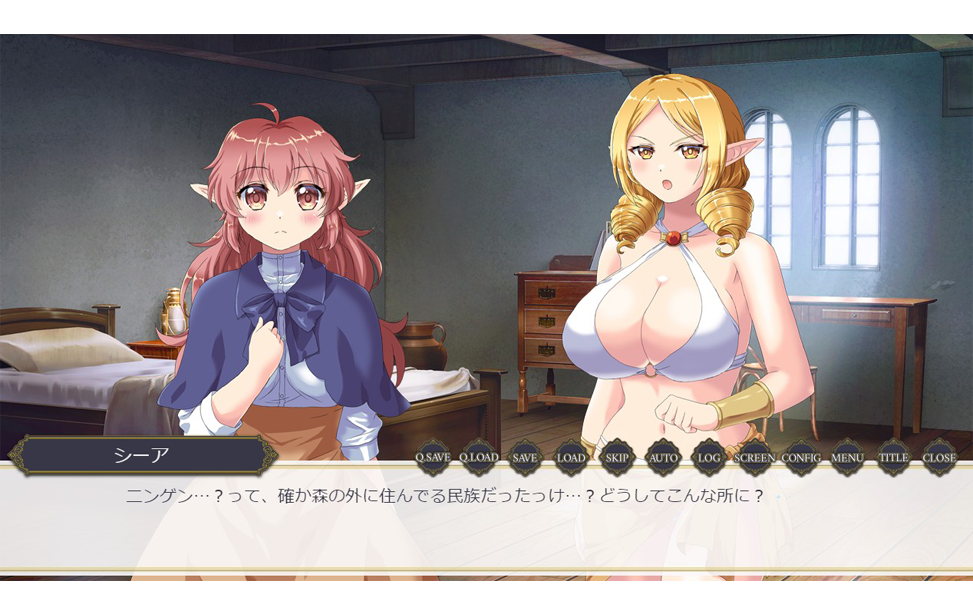
Task: Toggle AUTO dialogue advance mode
Action: click(x=663, y=458)
